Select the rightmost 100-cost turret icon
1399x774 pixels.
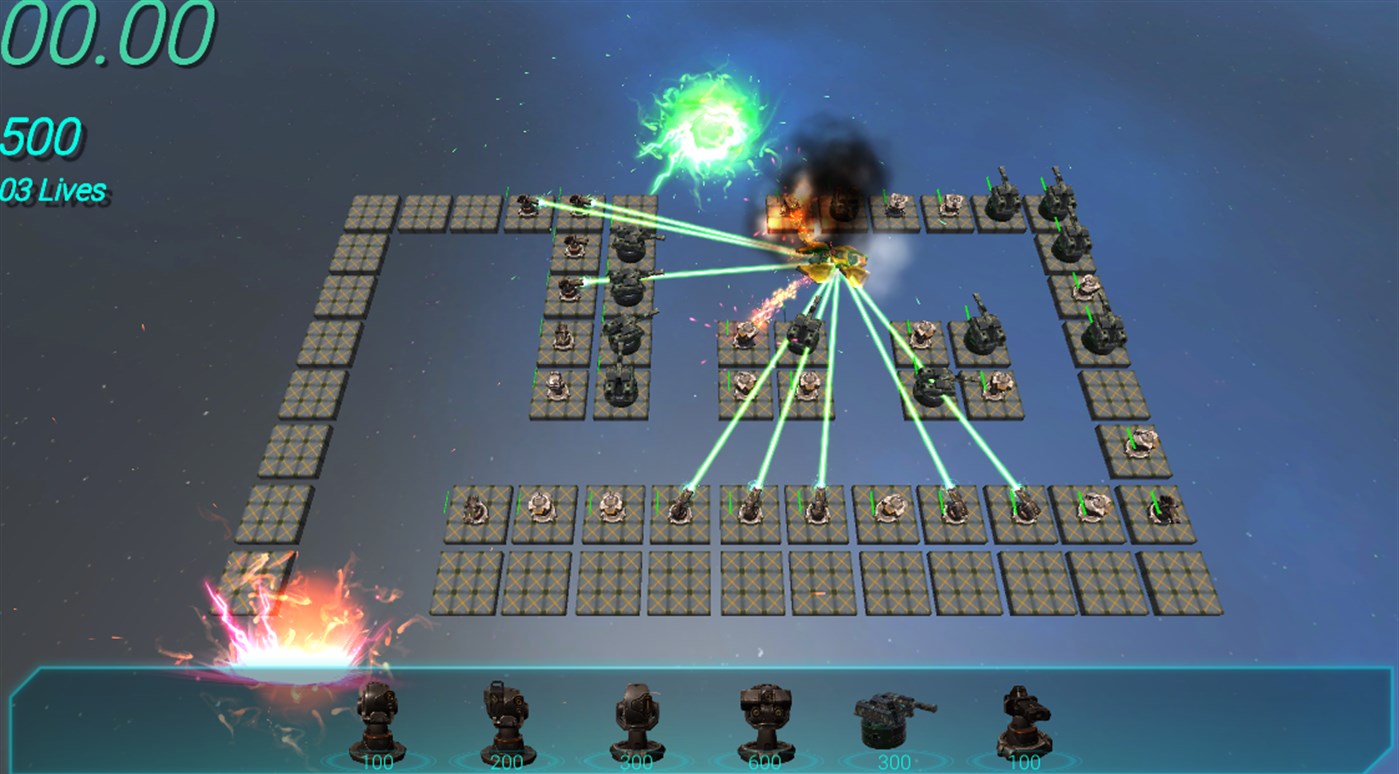[x=1018, y=722]
